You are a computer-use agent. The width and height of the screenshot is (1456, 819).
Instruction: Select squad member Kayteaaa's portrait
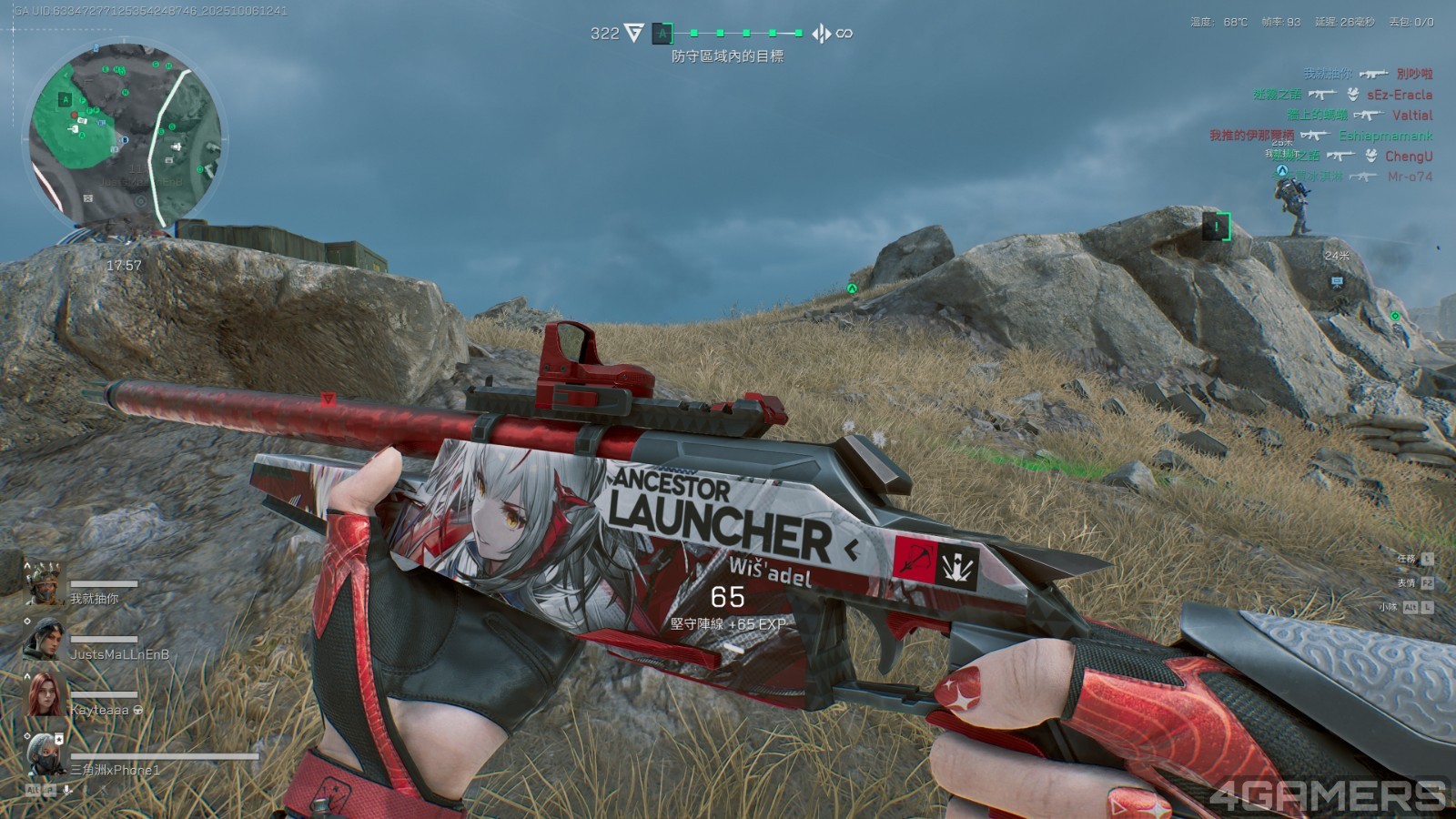45,695
